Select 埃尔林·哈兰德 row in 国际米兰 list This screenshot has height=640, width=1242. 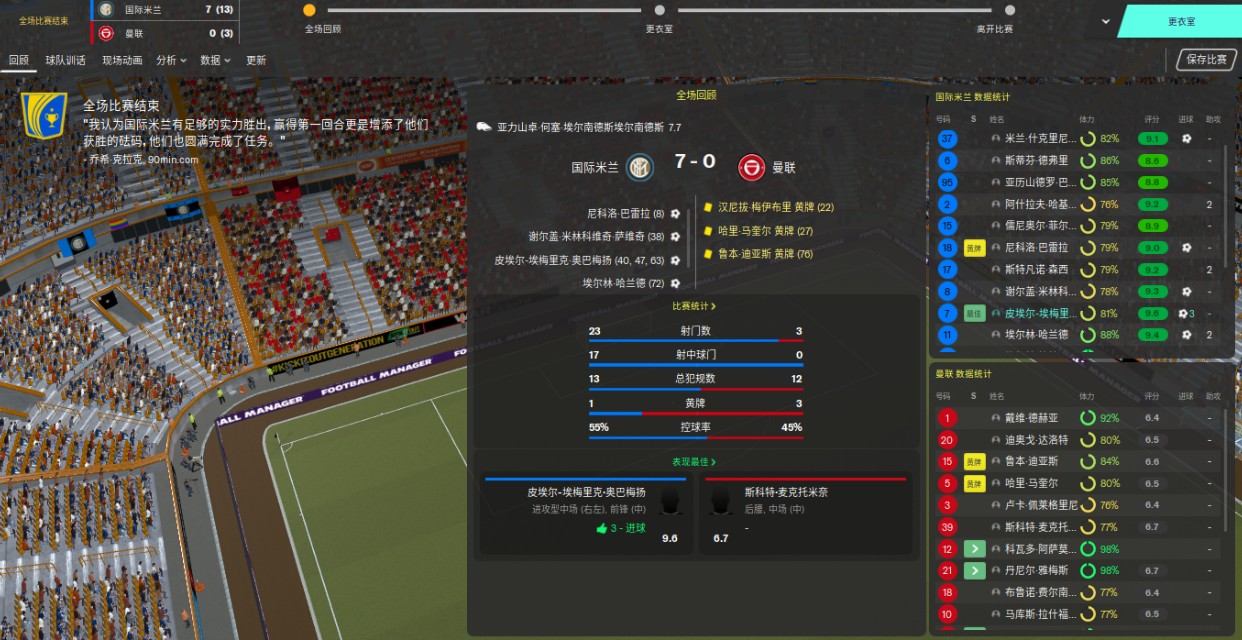(1036, 335)
